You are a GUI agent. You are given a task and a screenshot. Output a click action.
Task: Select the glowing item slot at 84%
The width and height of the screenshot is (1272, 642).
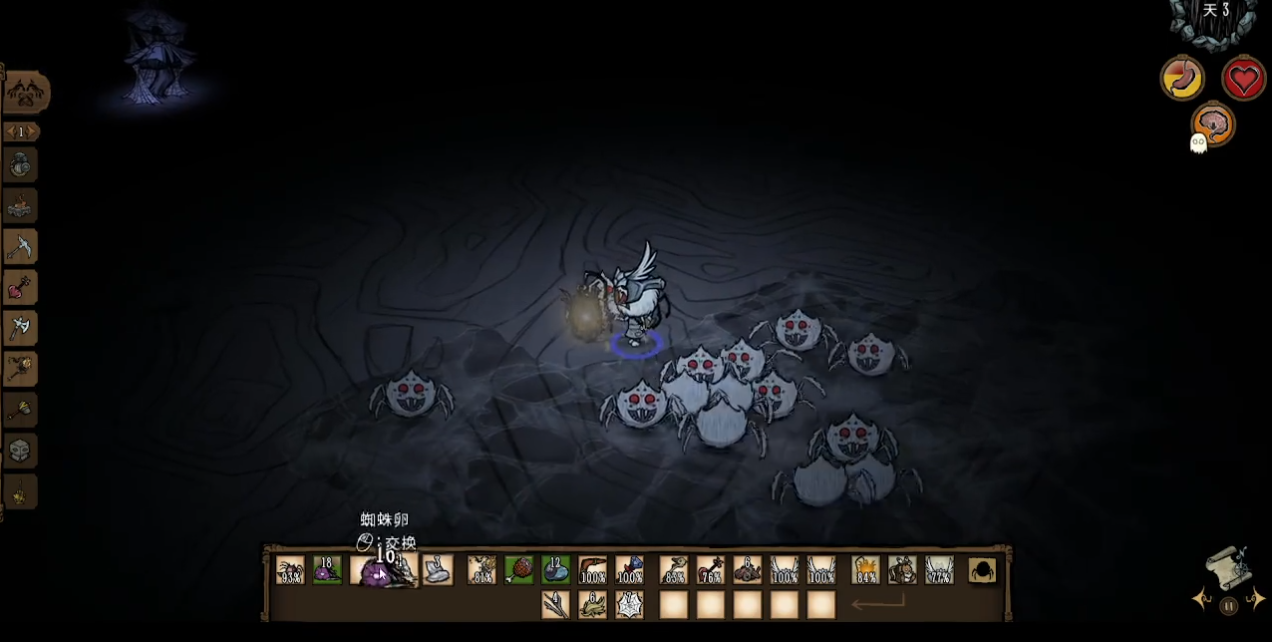pos(865,570)
